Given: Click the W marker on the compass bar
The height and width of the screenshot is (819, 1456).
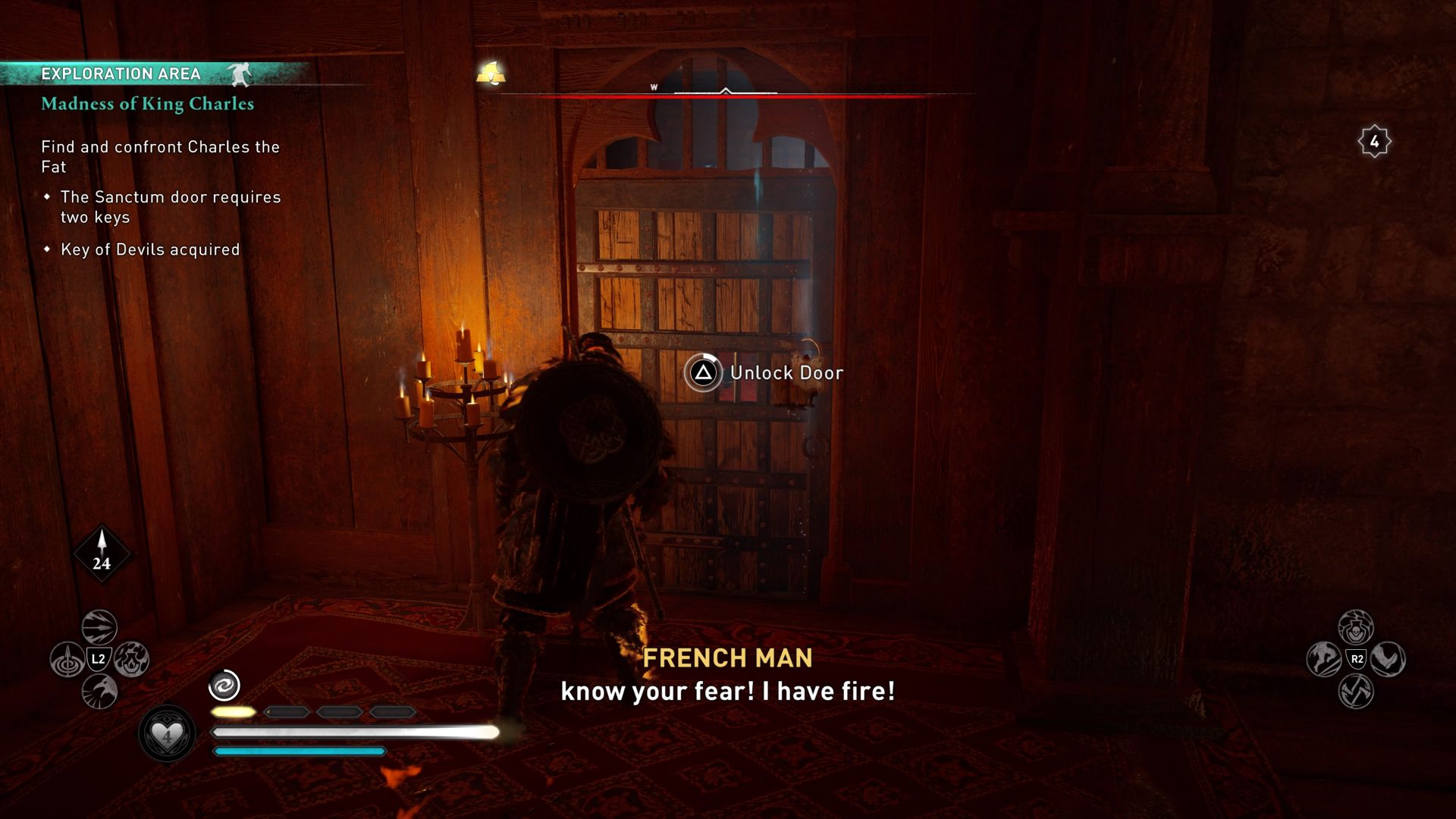Looking at the screenshot, I should (x=654, y=87).
